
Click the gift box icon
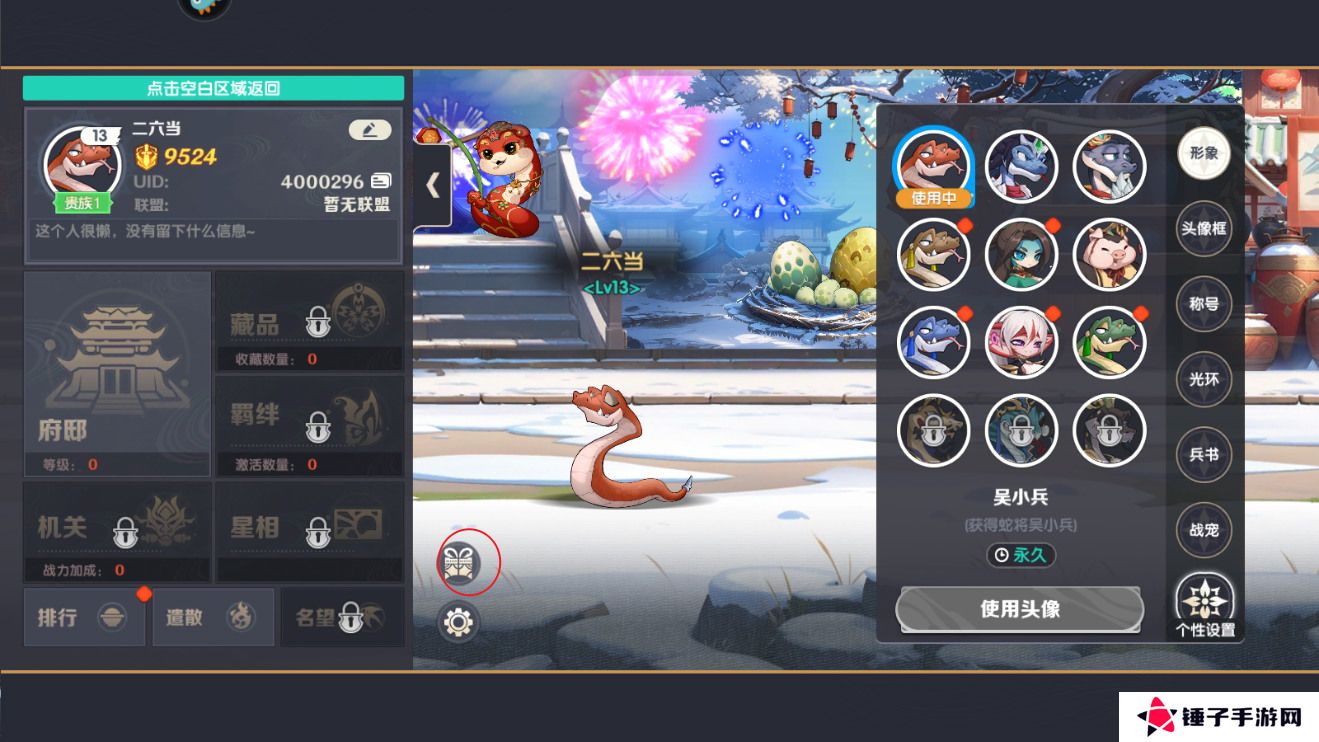(x=460, y=562)
